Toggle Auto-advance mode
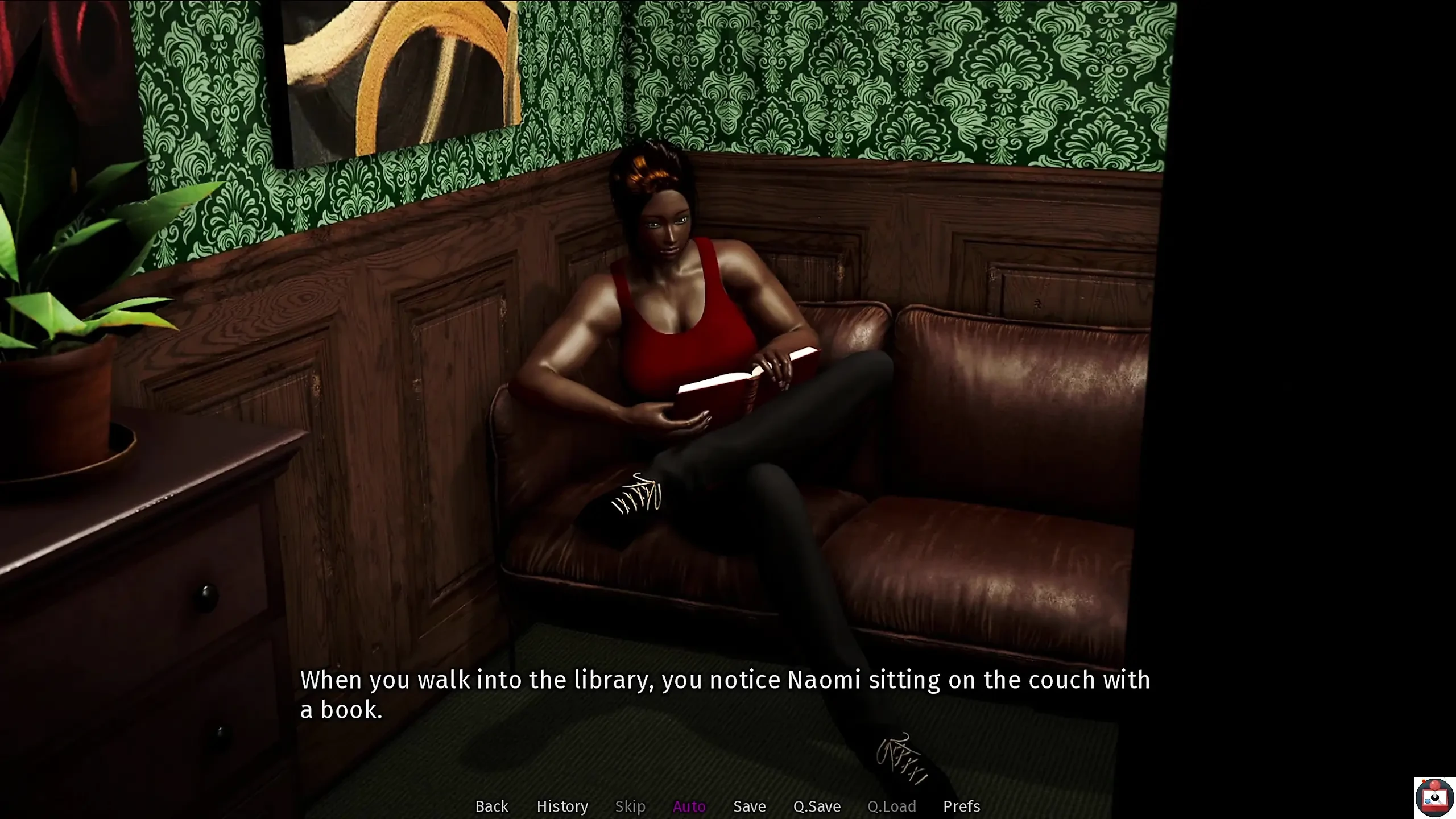The image size is (1456, 819). click(x=689, y=806)
